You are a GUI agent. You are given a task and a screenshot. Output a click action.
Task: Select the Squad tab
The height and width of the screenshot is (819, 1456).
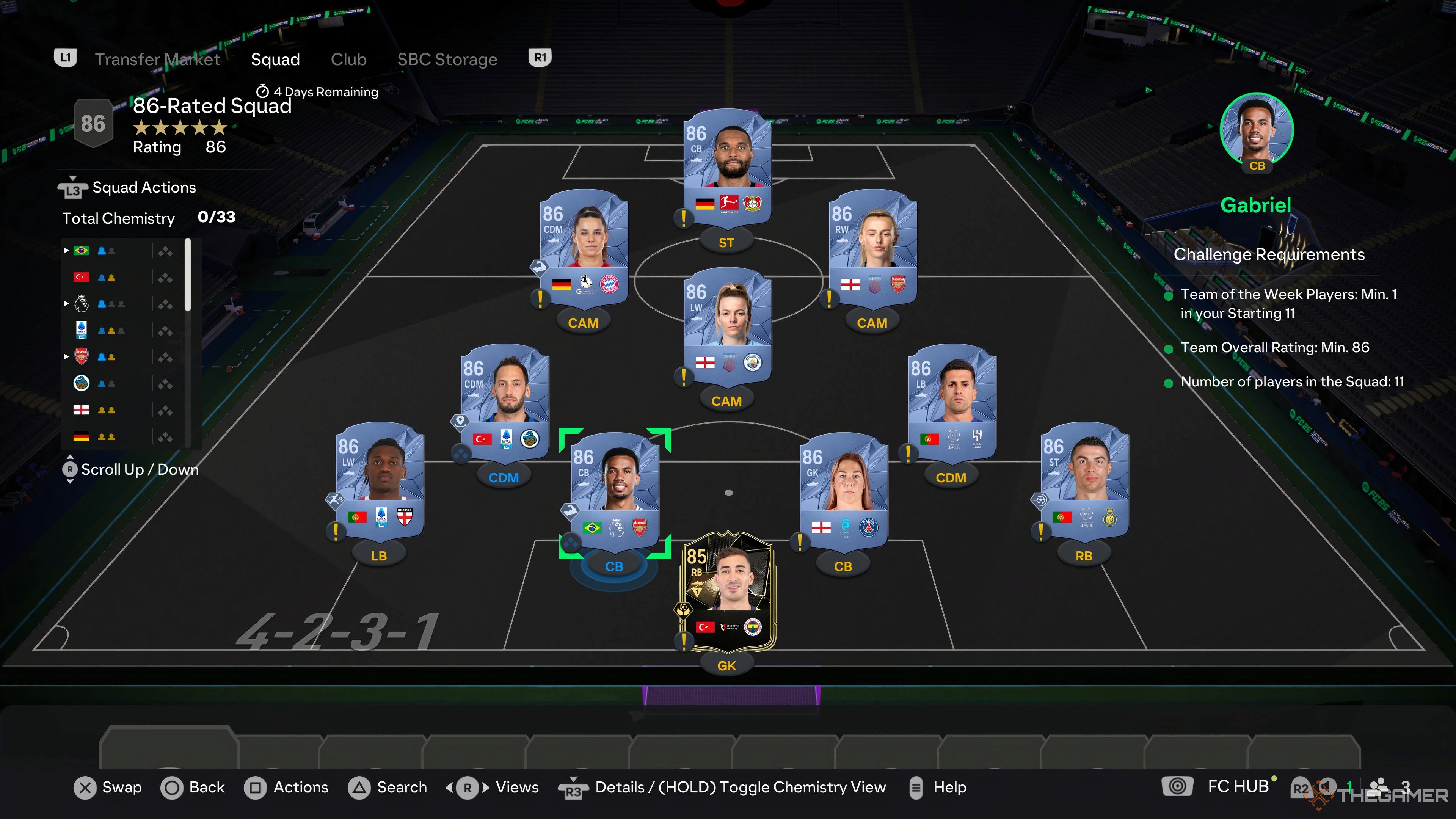[275, 60]
